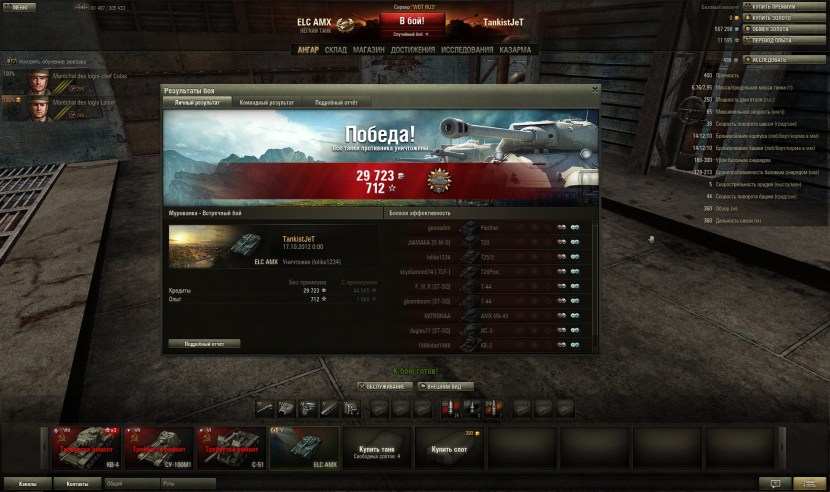Select the СУ-100М1 tank in carousel
The width and height of the screenshot is (830, 492).
(157, 447)
